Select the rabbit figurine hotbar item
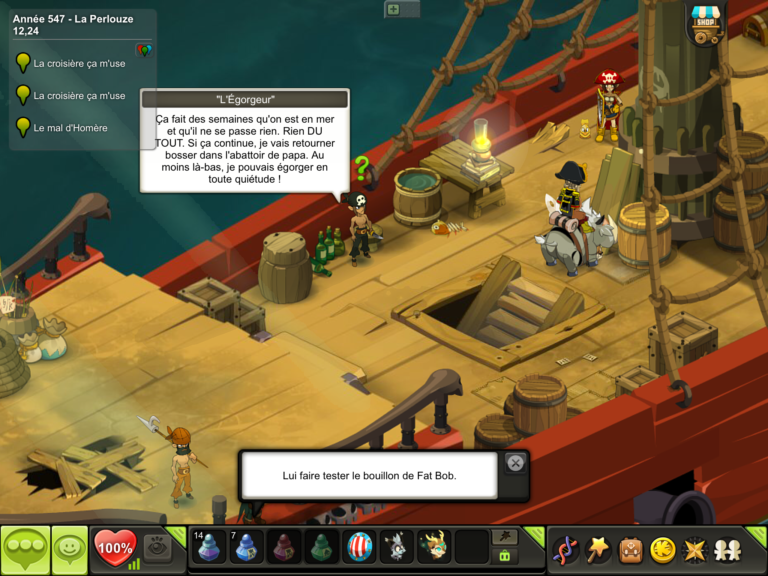 [x=397, y=548]
